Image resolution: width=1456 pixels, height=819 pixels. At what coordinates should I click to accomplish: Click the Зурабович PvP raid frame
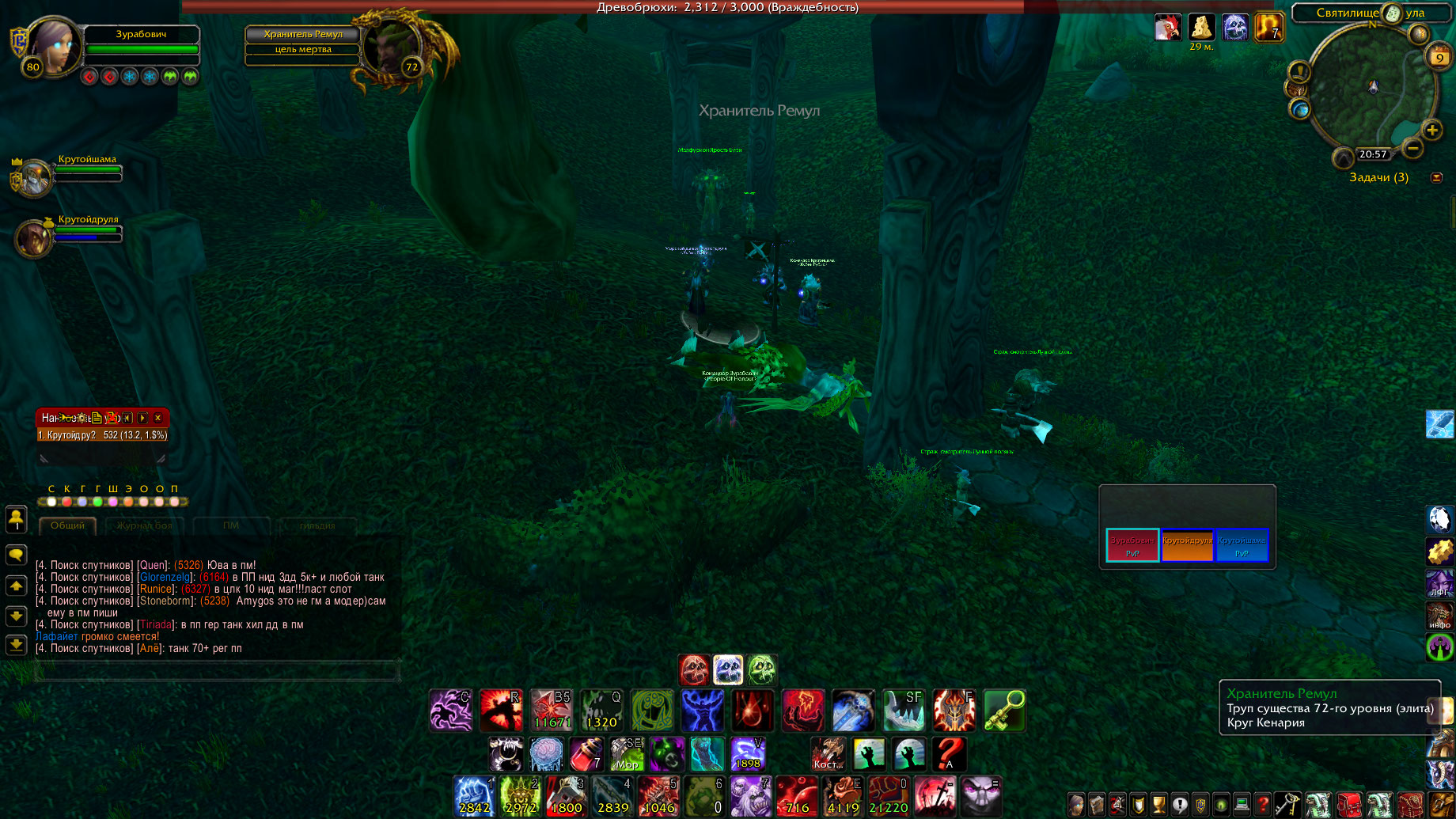coord(1132,545)
